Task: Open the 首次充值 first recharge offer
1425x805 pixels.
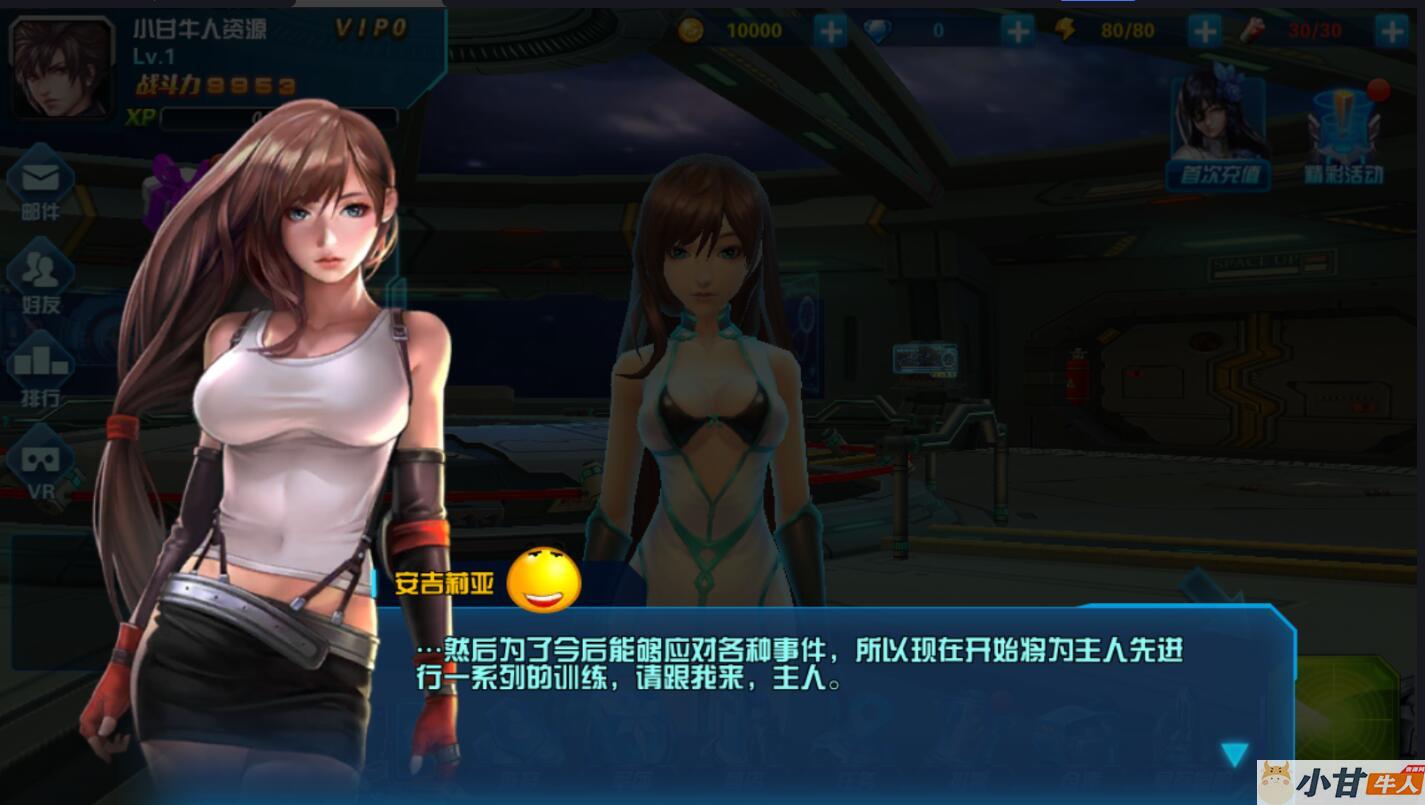Action: click(1218, 129)
